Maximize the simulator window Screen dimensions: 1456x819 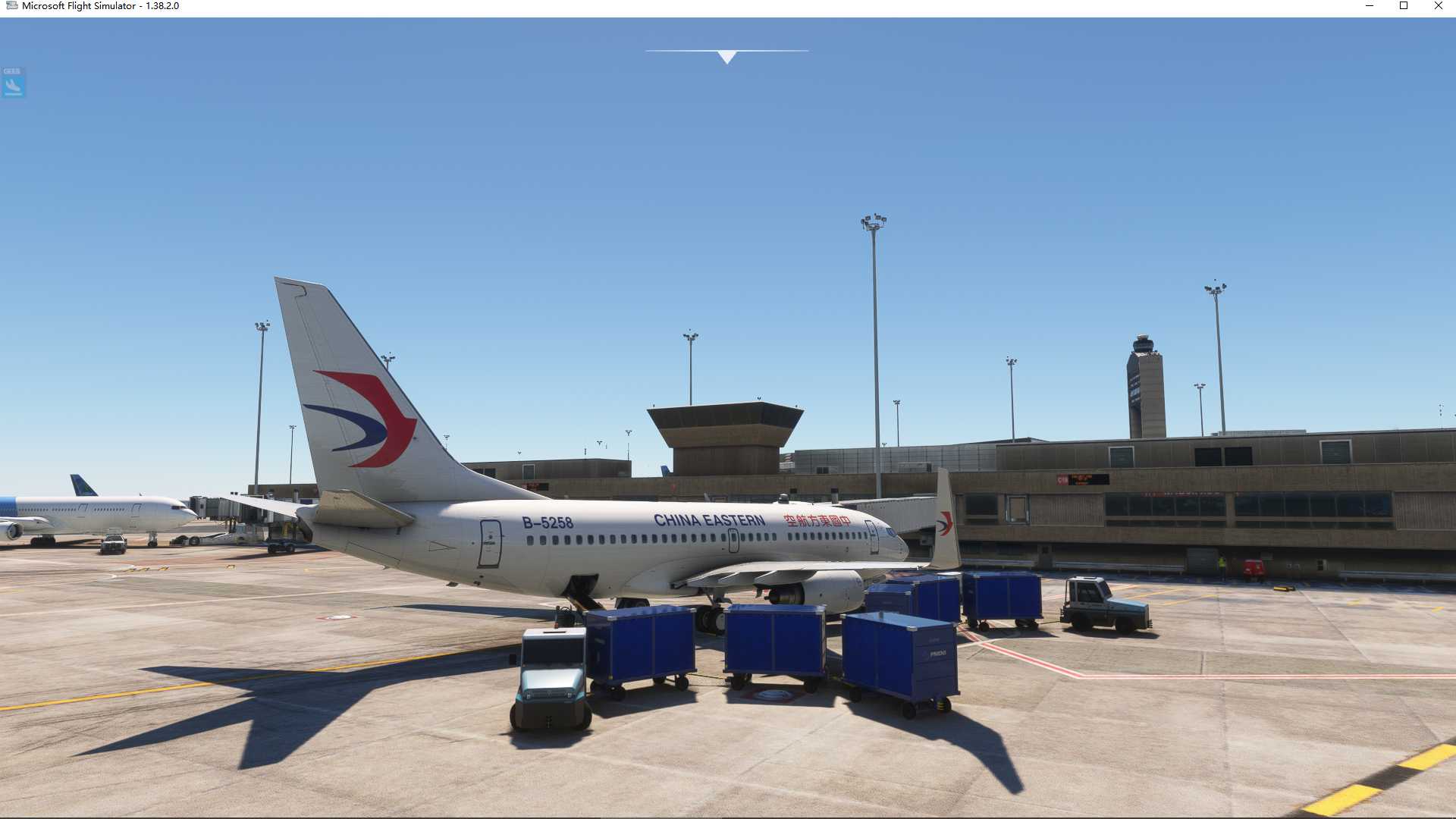pos(1404,6)
